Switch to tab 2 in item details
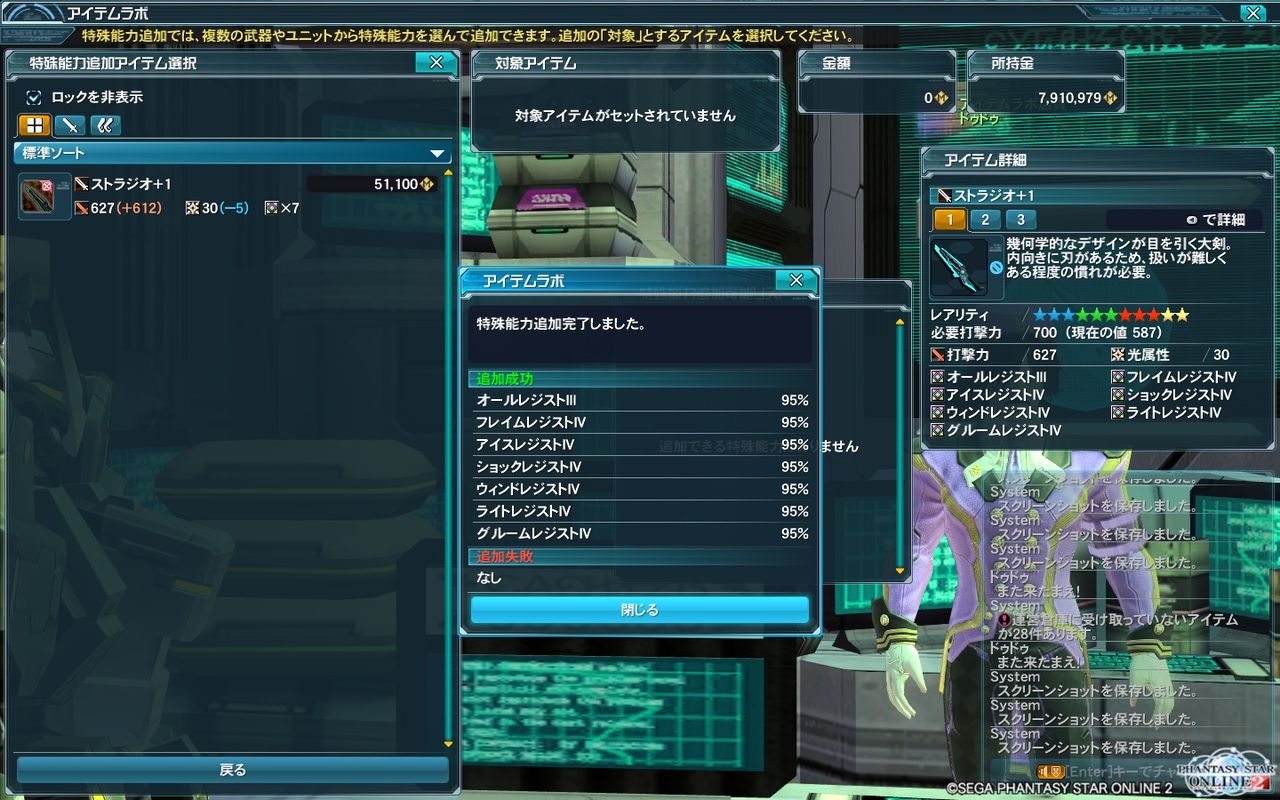The image size is (1280, 800). tap(987, 219)
